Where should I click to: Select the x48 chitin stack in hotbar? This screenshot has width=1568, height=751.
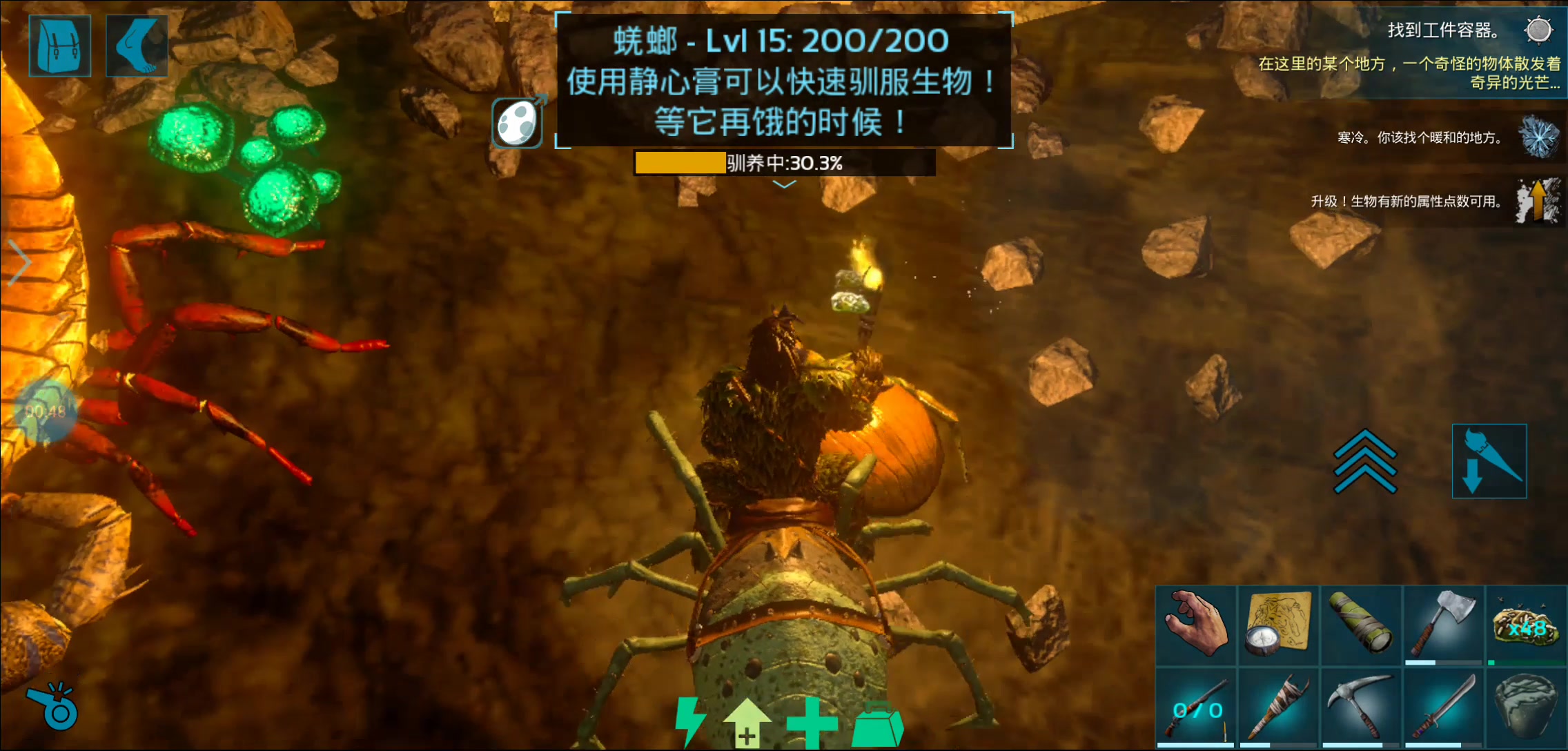(x=1526, y=625)
